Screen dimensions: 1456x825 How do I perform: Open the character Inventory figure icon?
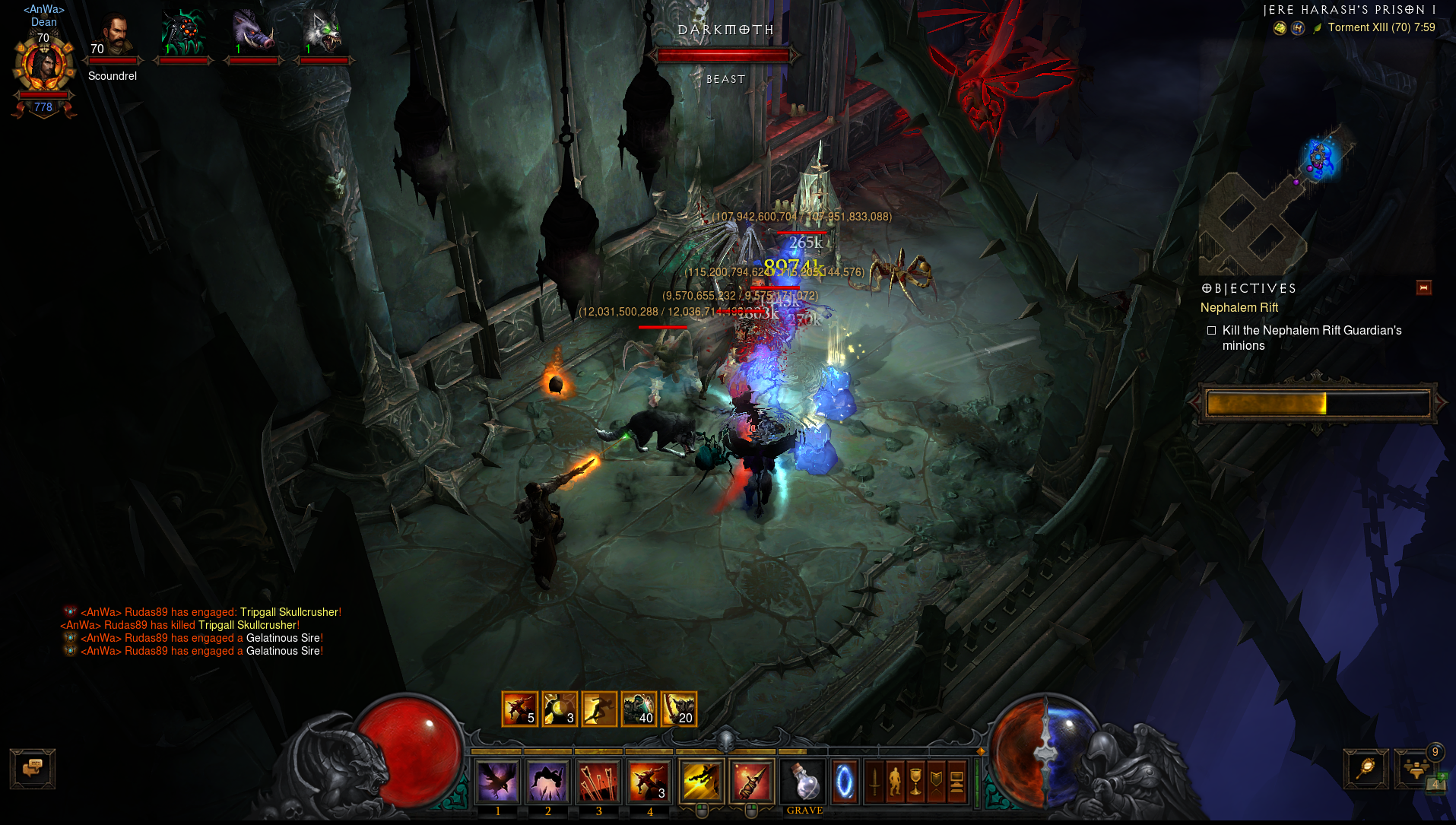(895, 782)
